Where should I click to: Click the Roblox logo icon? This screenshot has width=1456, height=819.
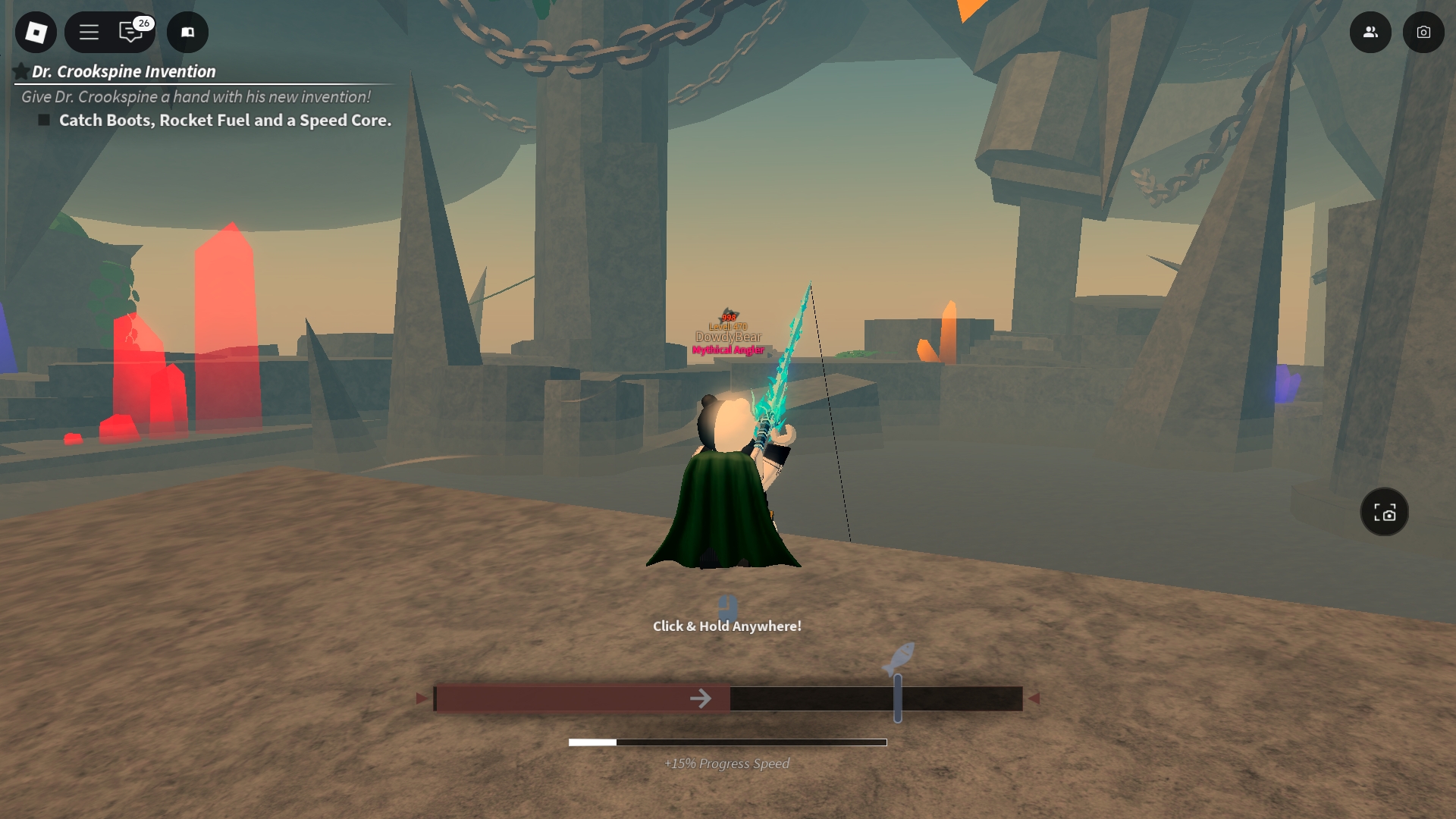[36, 33]
